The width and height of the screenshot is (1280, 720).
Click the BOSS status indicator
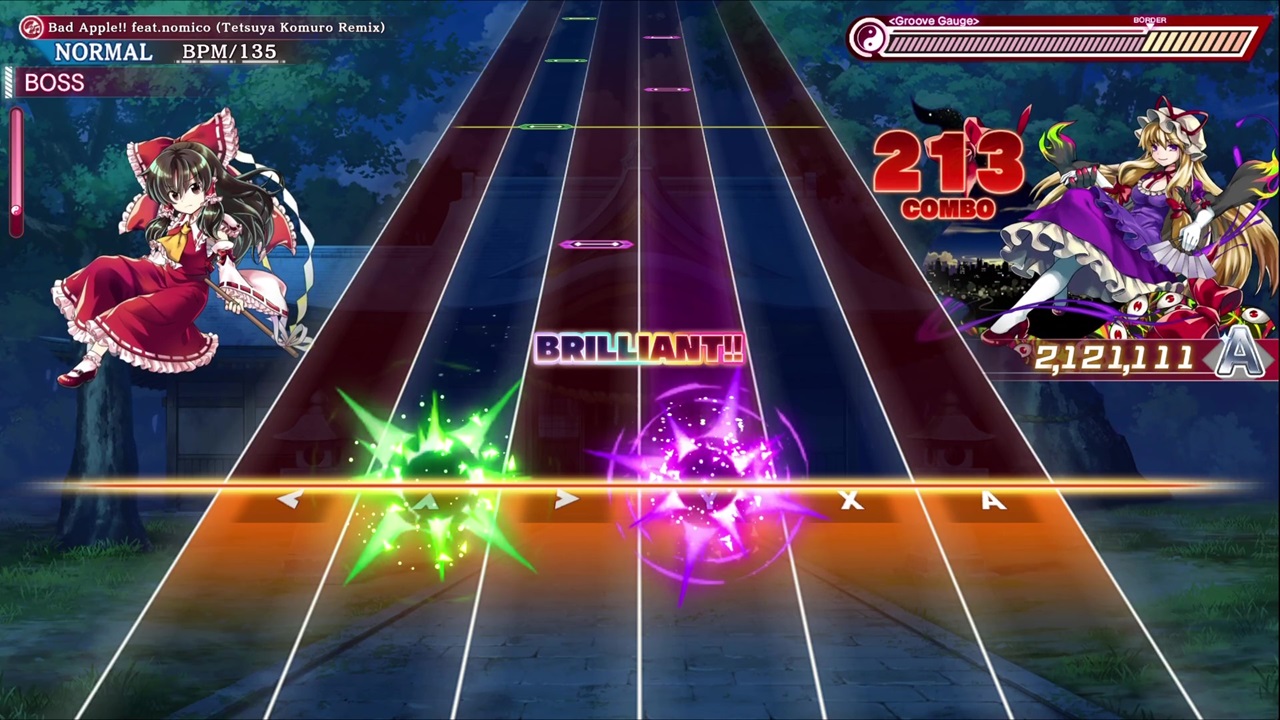tap(54, 83)
